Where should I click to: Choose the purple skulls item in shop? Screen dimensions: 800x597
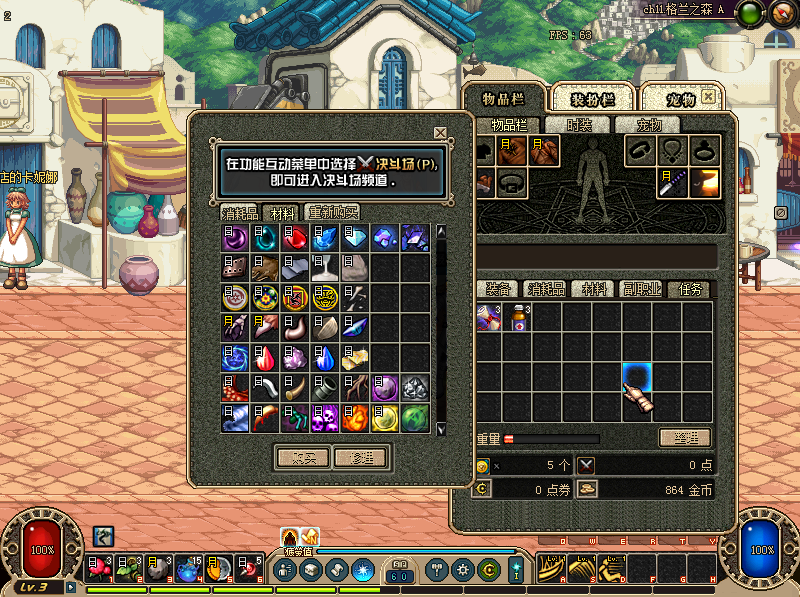point(325,417)
